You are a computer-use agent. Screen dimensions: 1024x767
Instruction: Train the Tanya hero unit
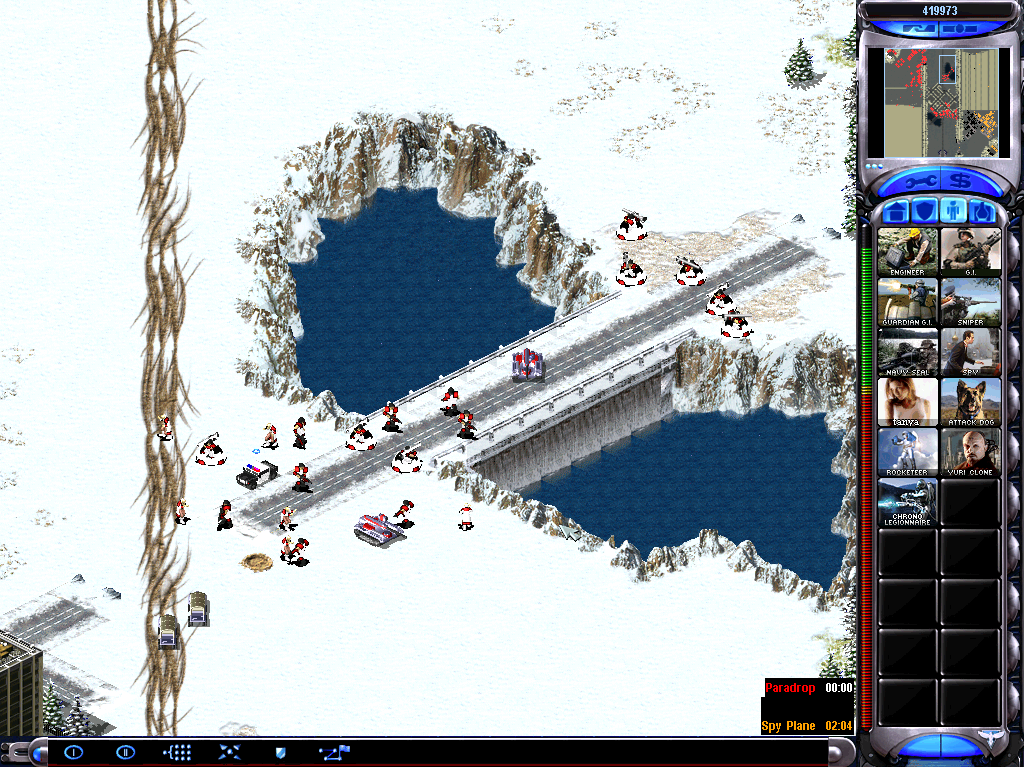pyautogui.click(x=908, y=402)
